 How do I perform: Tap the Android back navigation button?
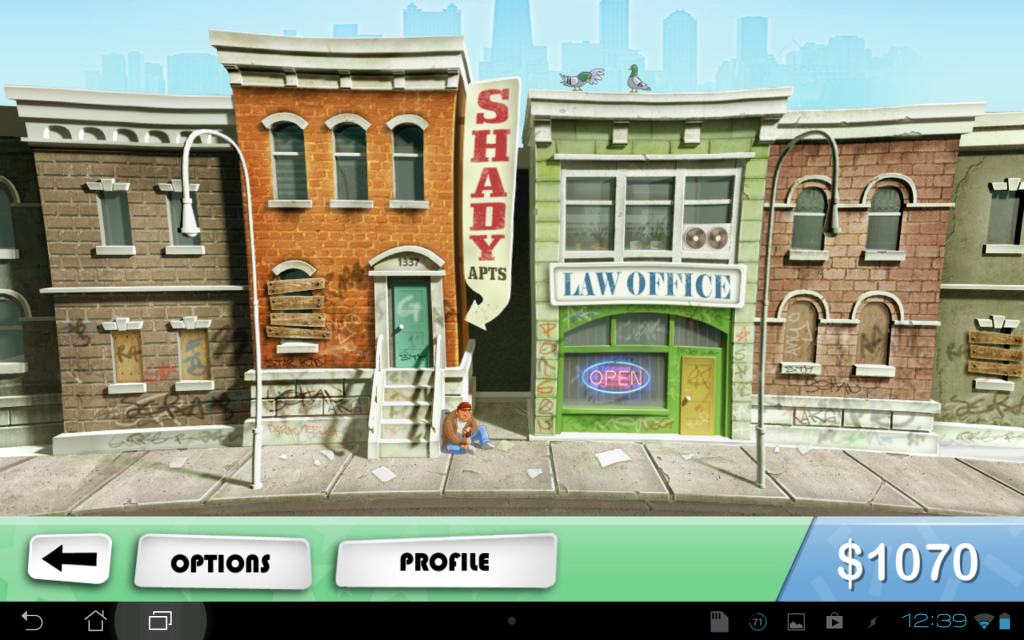(32, 621)
